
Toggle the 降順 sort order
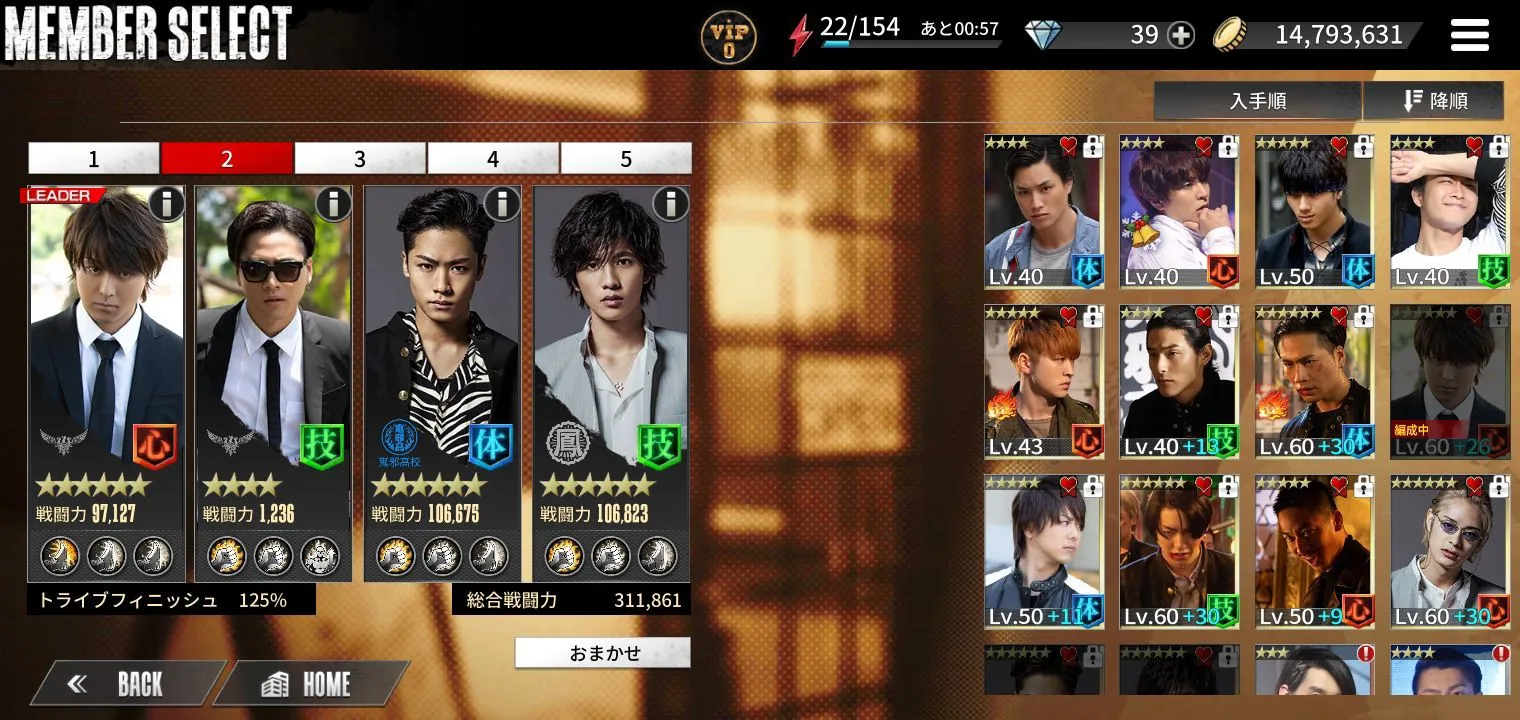point(1433,101)
